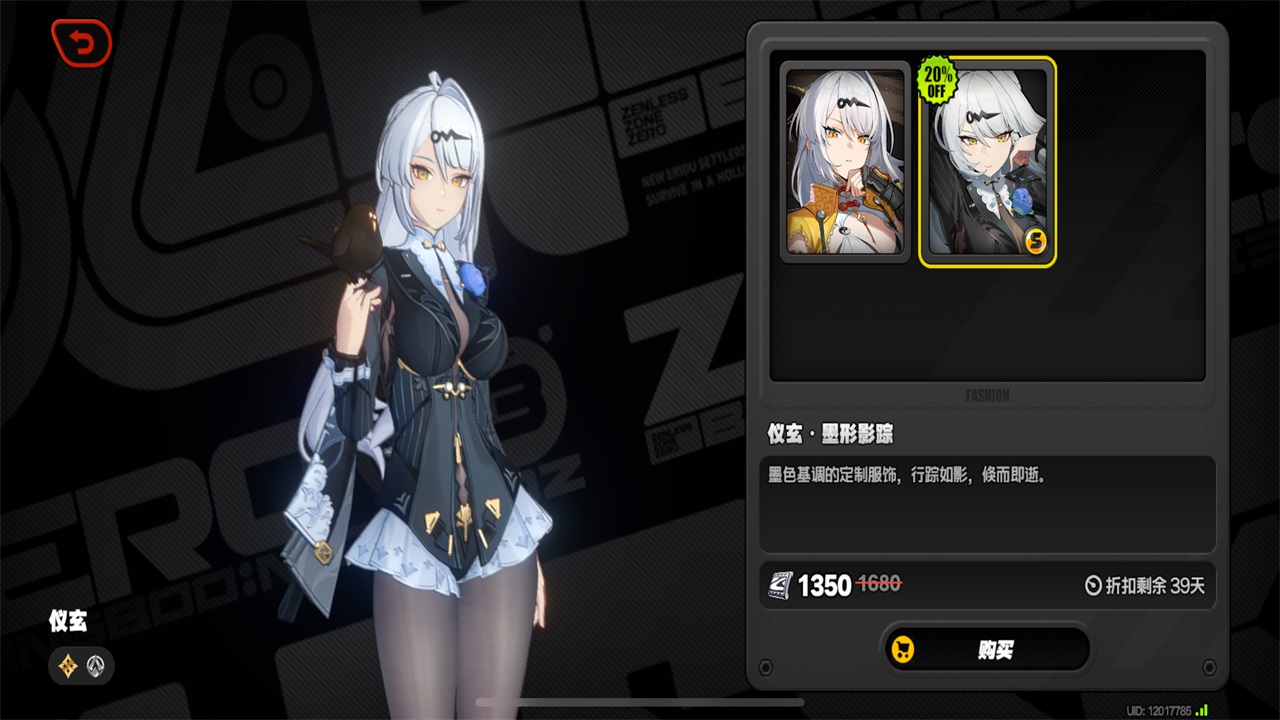
Task: Click the red back arrow button
Action: [81, 44]
